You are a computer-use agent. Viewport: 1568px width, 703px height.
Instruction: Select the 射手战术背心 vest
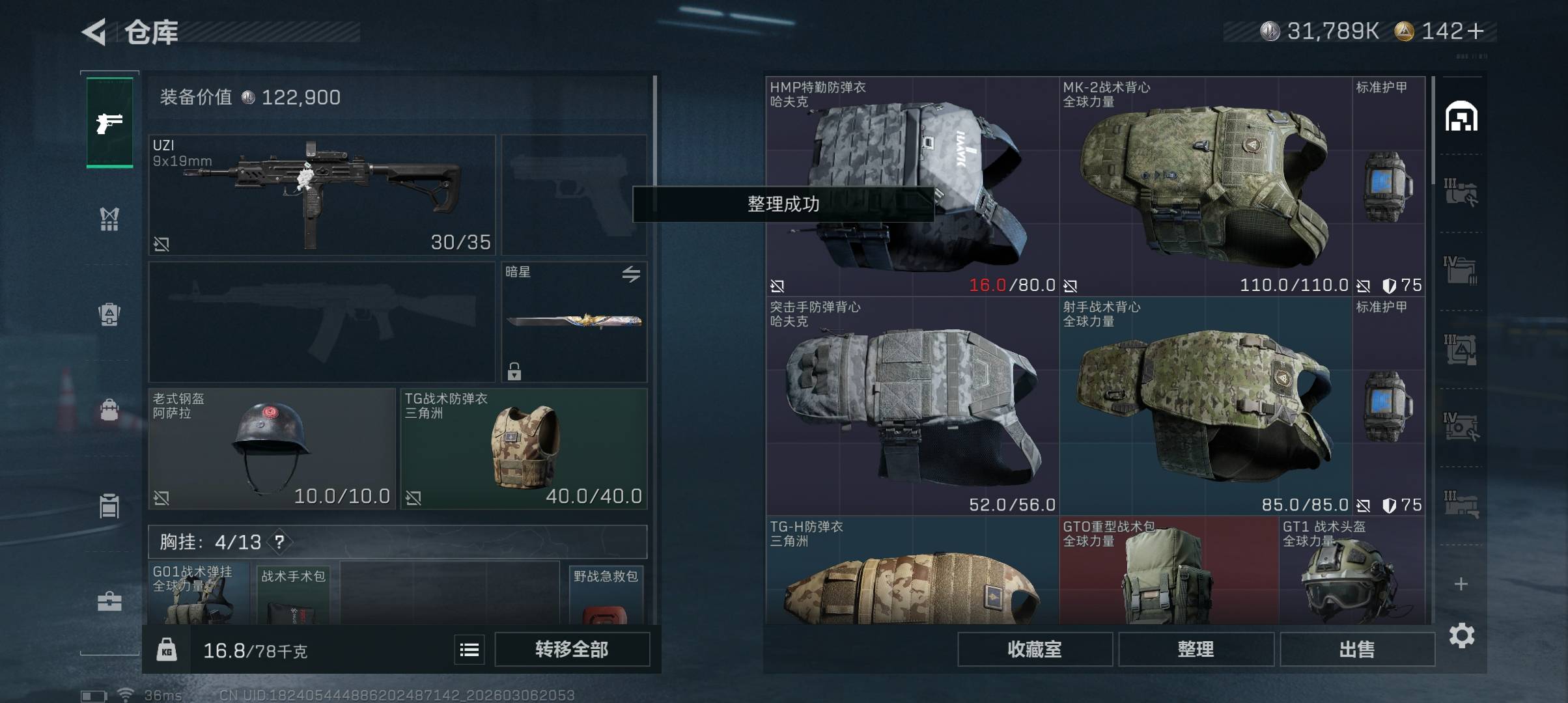coord(1205,406)
